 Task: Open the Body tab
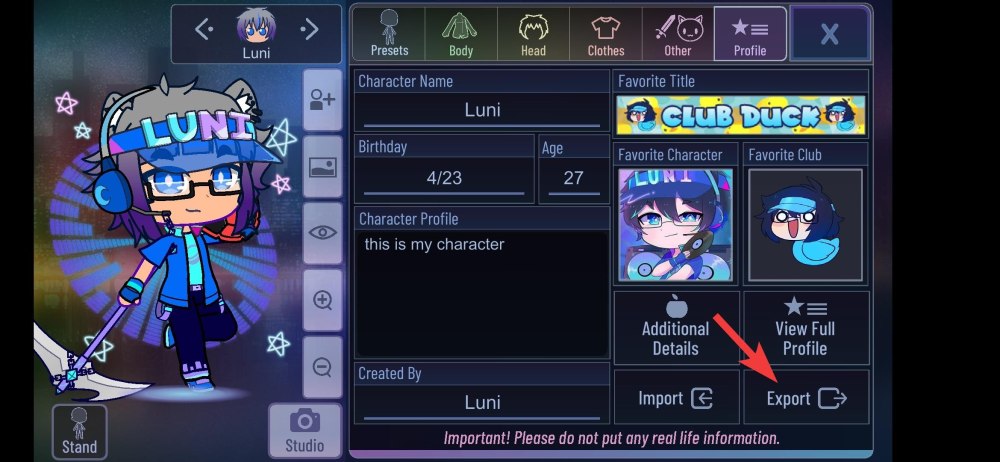click(x=461, y=33)
